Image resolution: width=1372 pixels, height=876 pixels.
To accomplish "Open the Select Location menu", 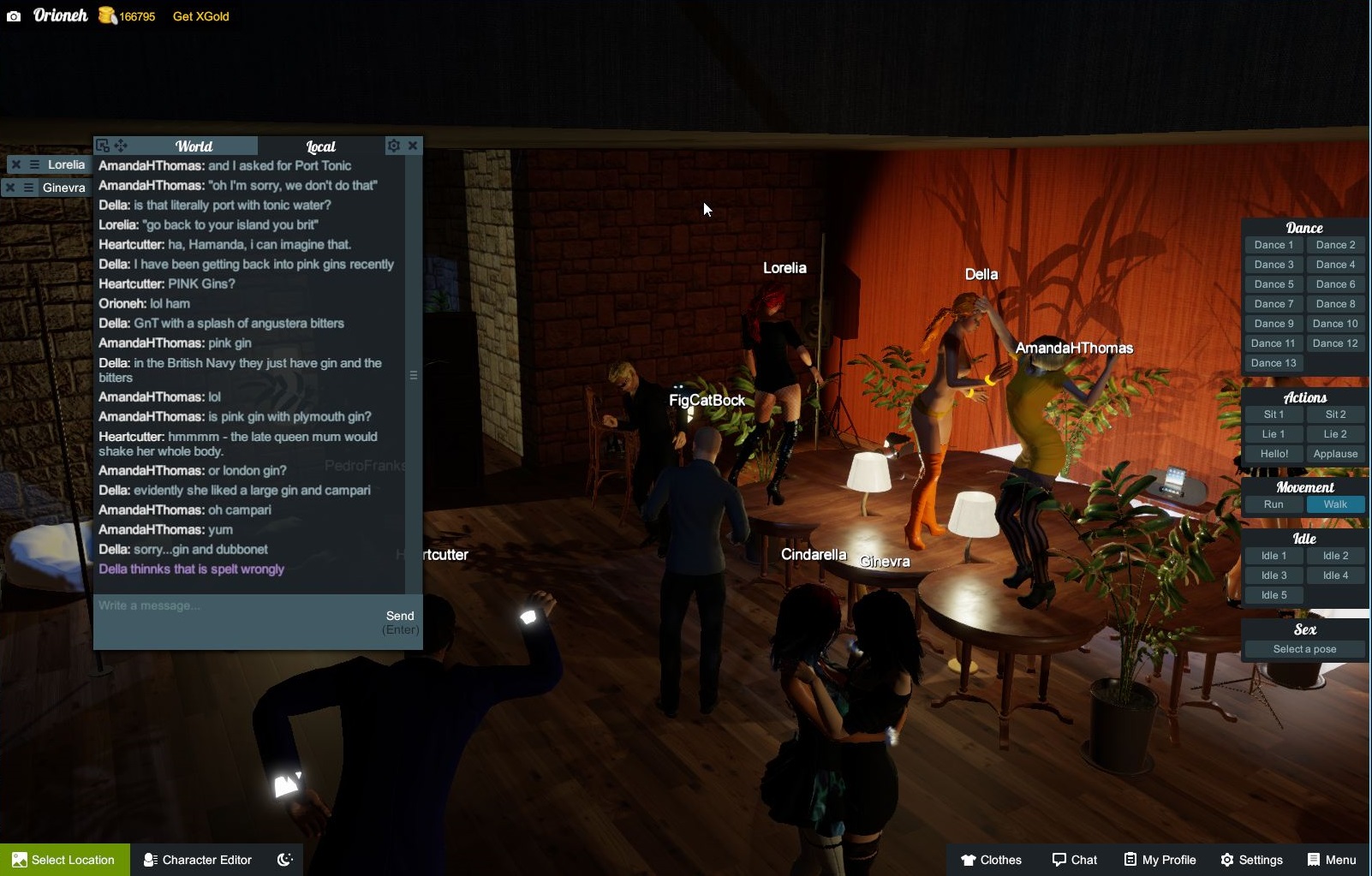I will click(x=64, y=860).
